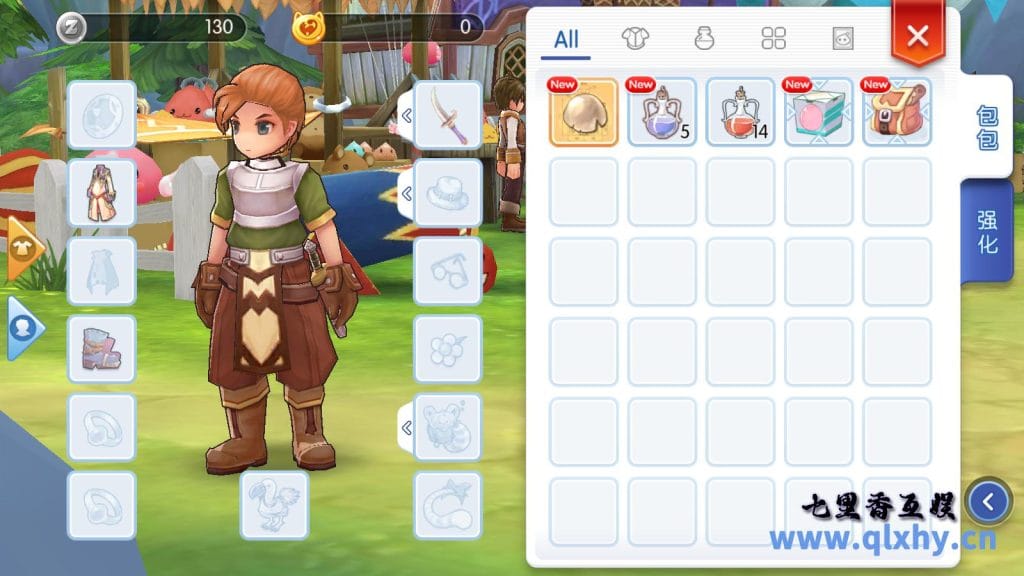Select the boots equipment slot
The image size is (1024, 576).
click(102, 349)
